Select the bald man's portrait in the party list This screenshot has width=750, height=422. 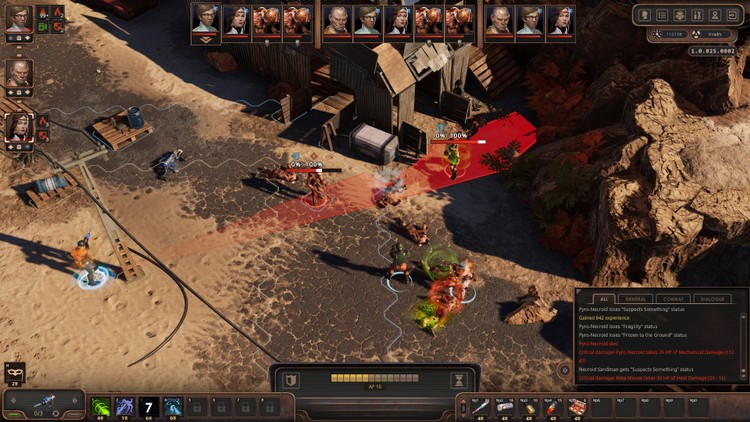[x=19, y=73]
